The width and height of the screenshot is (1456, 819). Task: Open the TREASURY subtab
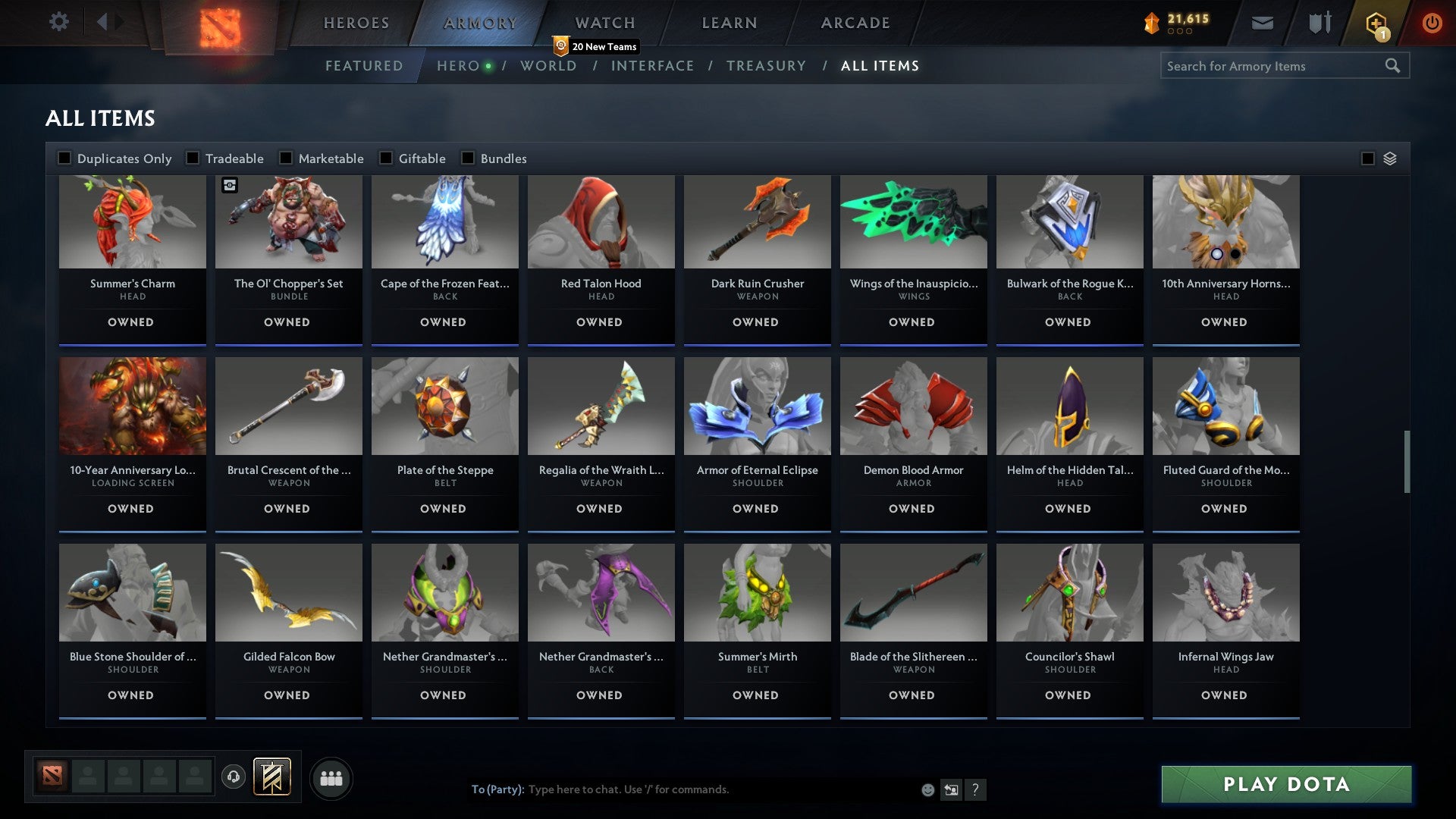click(x=767, y=66)
